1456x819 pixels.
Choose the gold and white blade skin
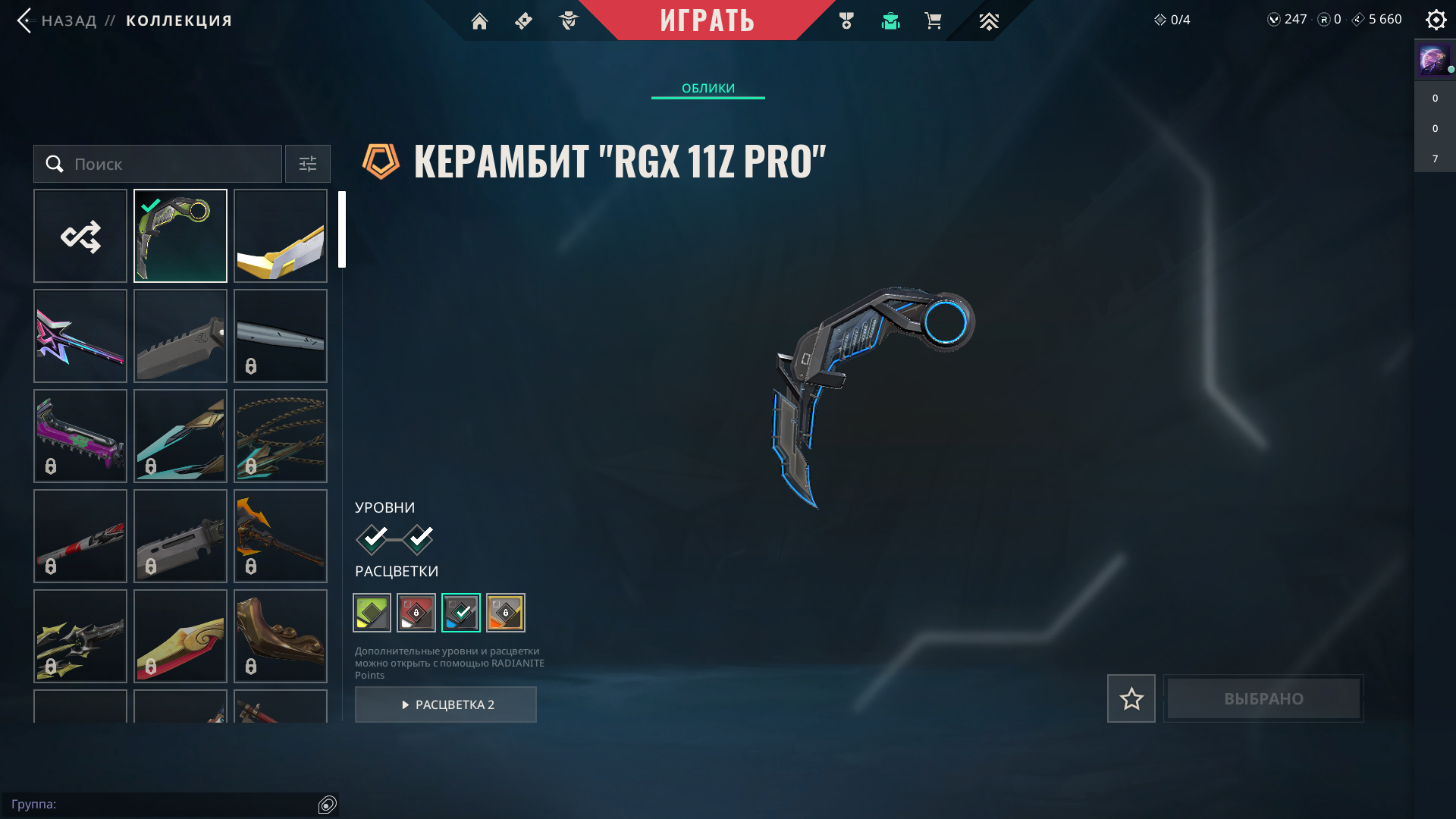pyautogui.click(x=281, y=236)
